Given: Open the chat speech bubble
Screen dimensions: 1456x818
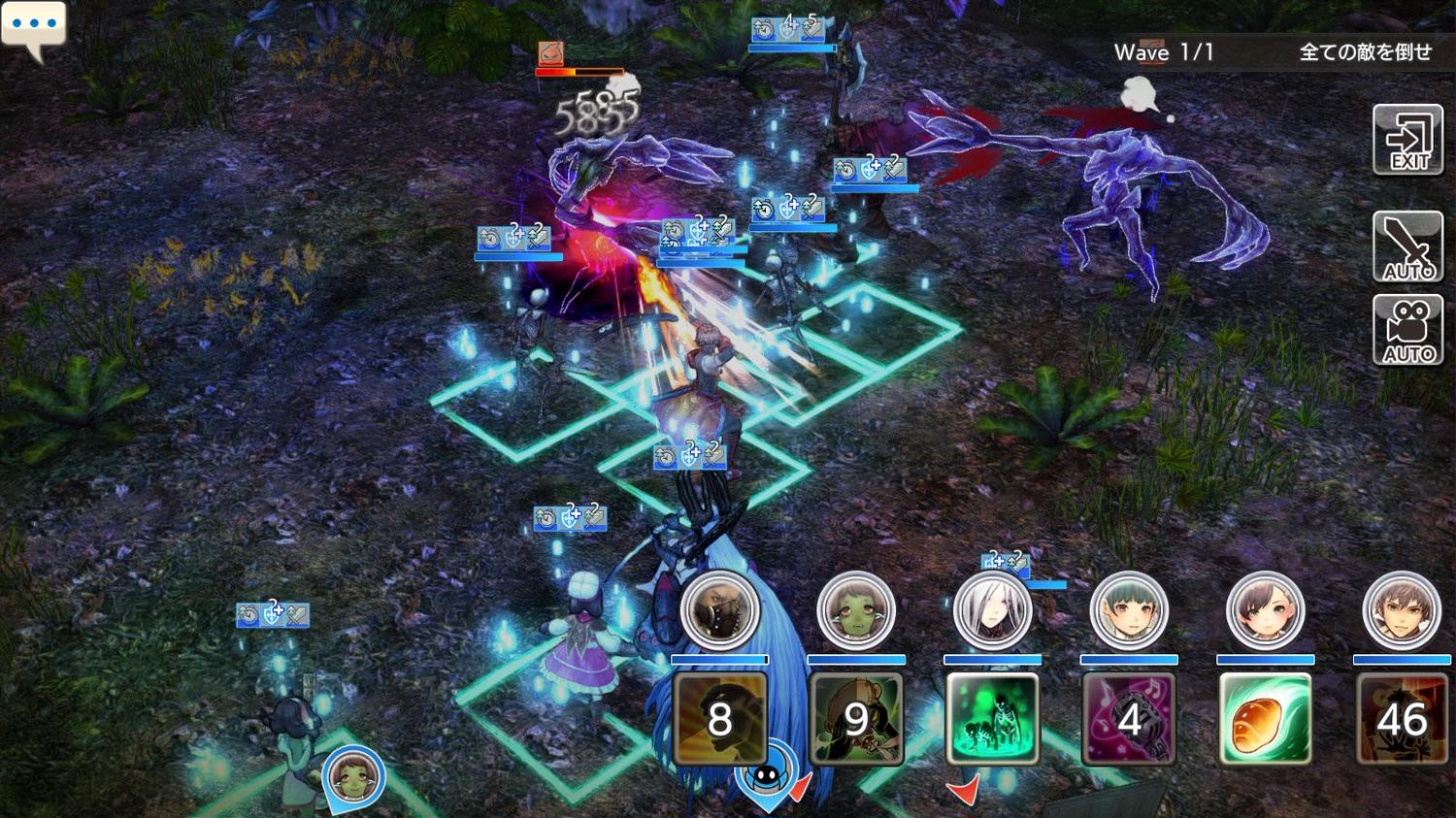Looking at the screenshot, I should click(33, 27).
